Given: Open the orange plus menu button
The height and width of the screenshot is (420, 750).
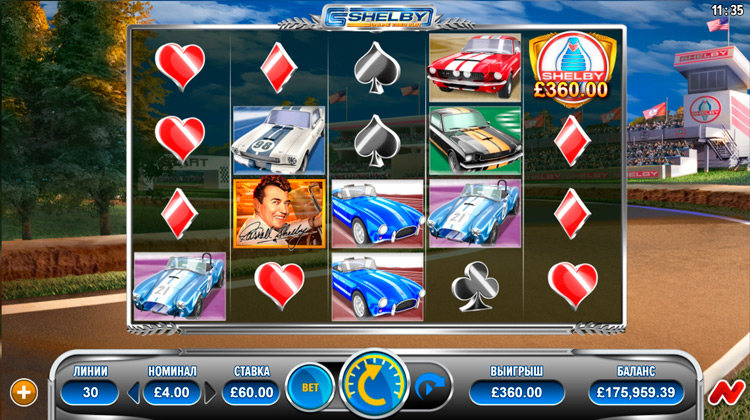Looking at the screenshot, I should (22, 390).
